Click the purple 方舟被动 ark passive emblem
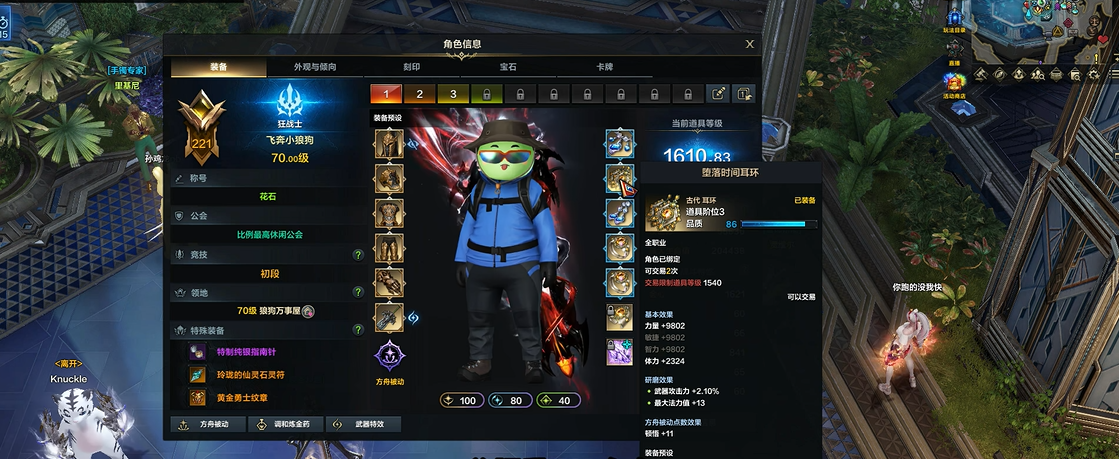Image resolution: width=1119 pixels, height=459 pixels. tap(390, 357)
